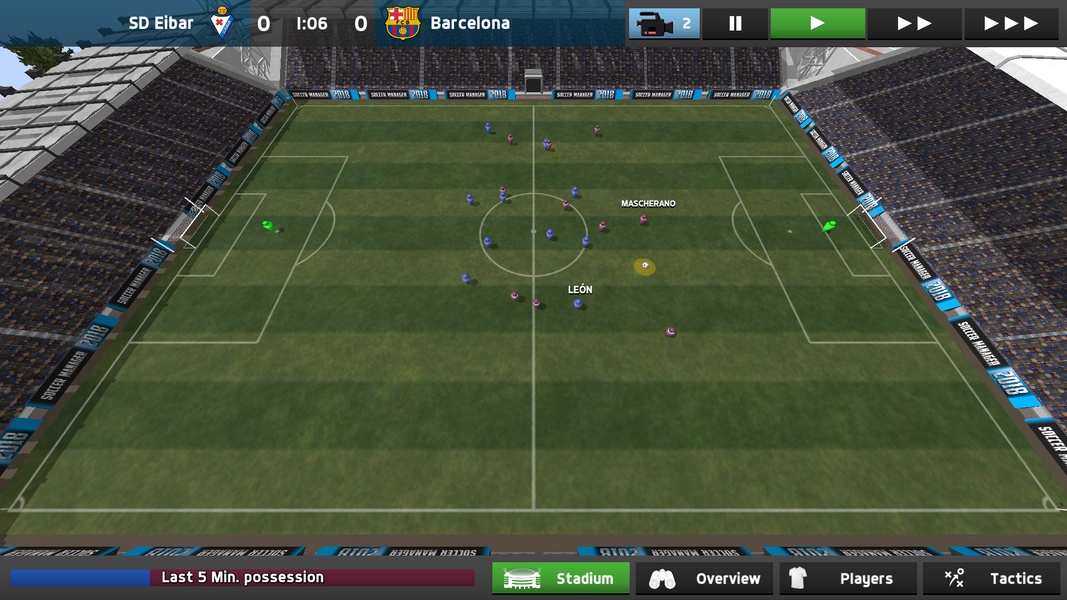Set double-speed fast forward
The height and width of the screenshot is (600, 1067).
(x=914, y=23)
